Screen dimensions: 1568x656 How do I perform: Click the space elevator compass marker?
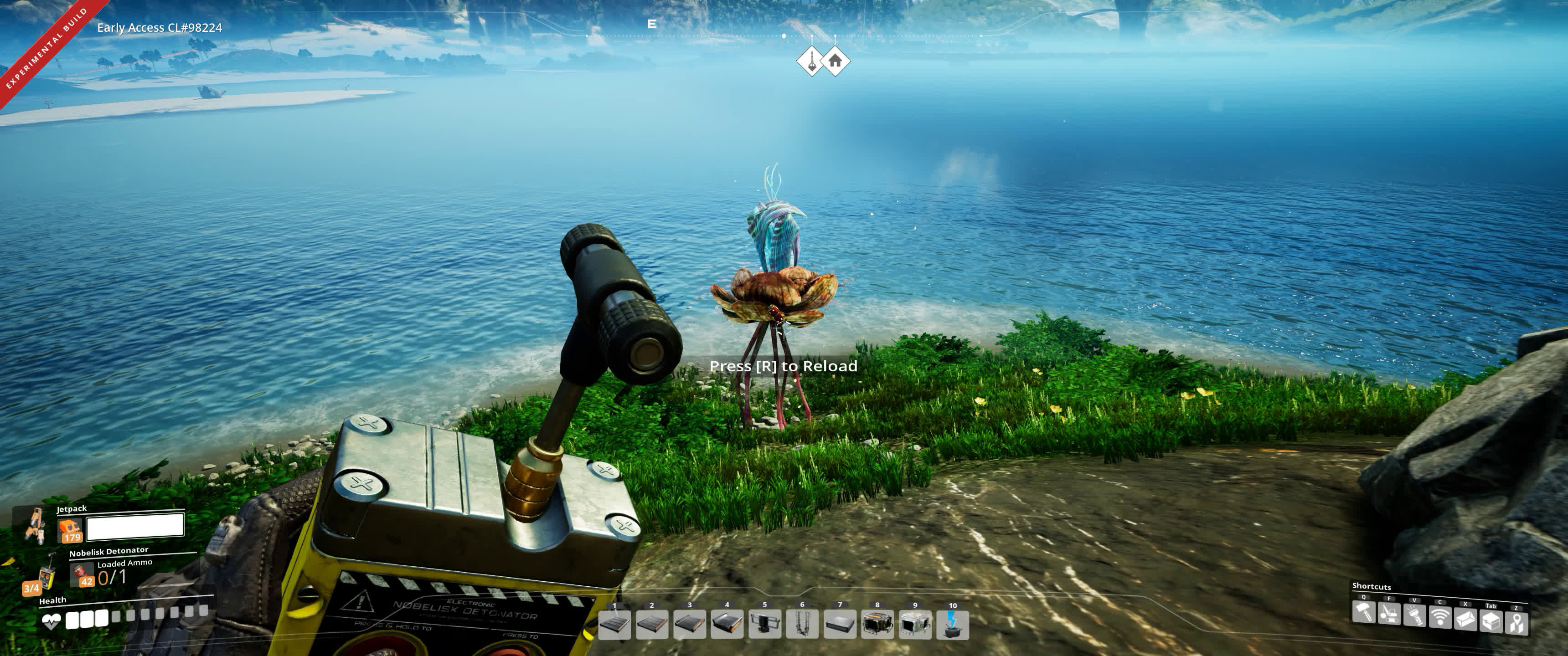point(811,61)
